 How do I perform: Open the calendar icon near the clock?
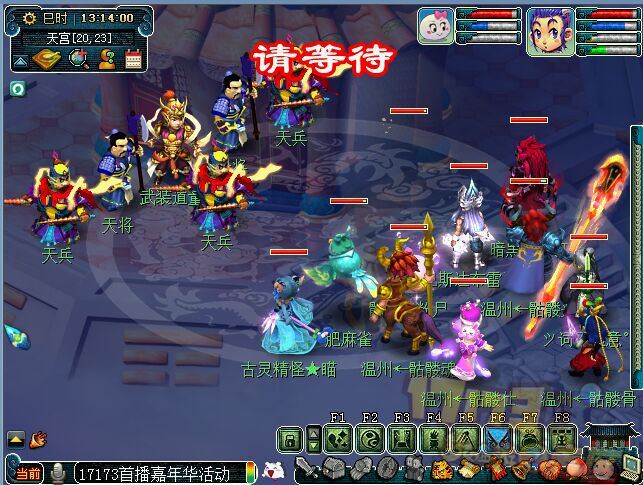click(x=135, y=60)
